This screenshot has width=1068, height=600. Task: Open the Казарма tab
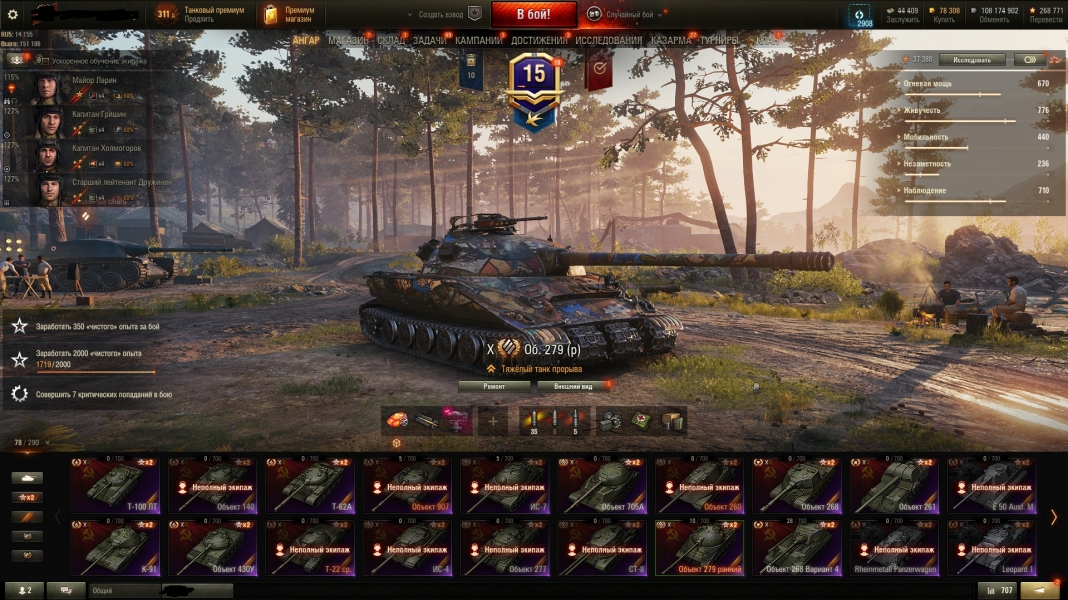(x=670, y=41)
